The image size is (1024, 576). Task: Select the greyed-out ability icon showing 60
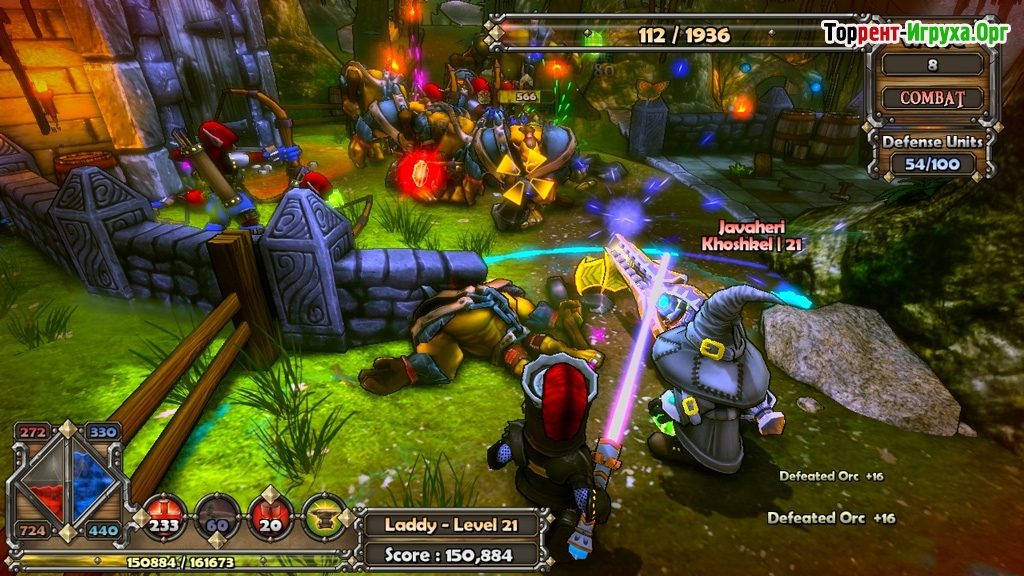point(217,516)
